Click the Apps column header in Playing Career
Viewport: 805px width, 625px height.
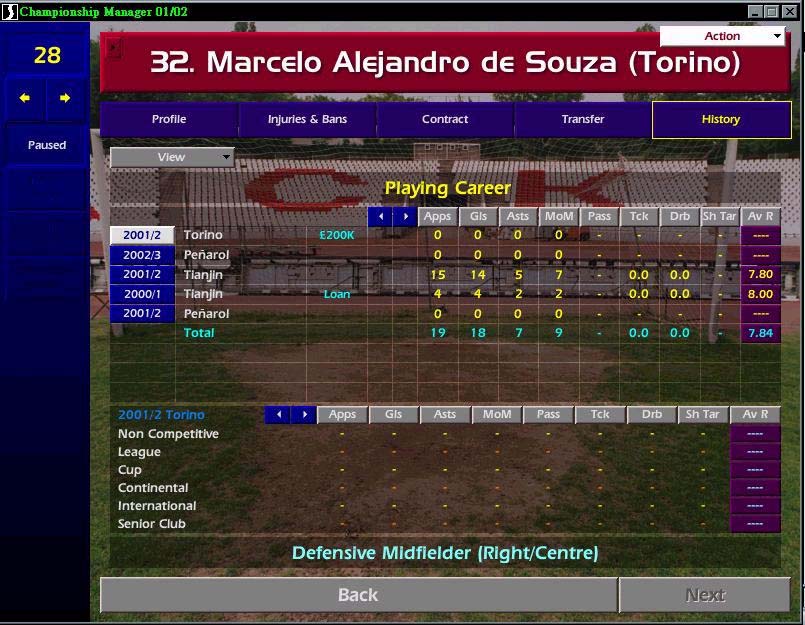click(x=437, y=217)
